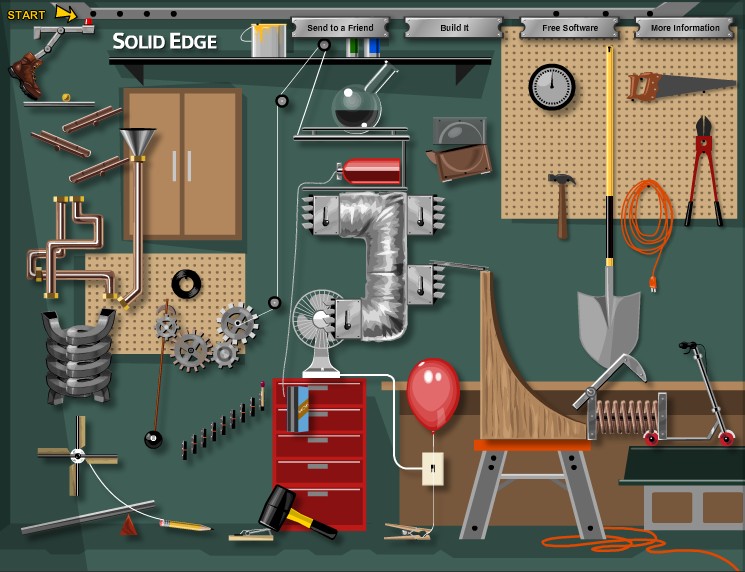This screenshot has height=572, width=745.
Task: Show More Information
Action: click(685, 28)
